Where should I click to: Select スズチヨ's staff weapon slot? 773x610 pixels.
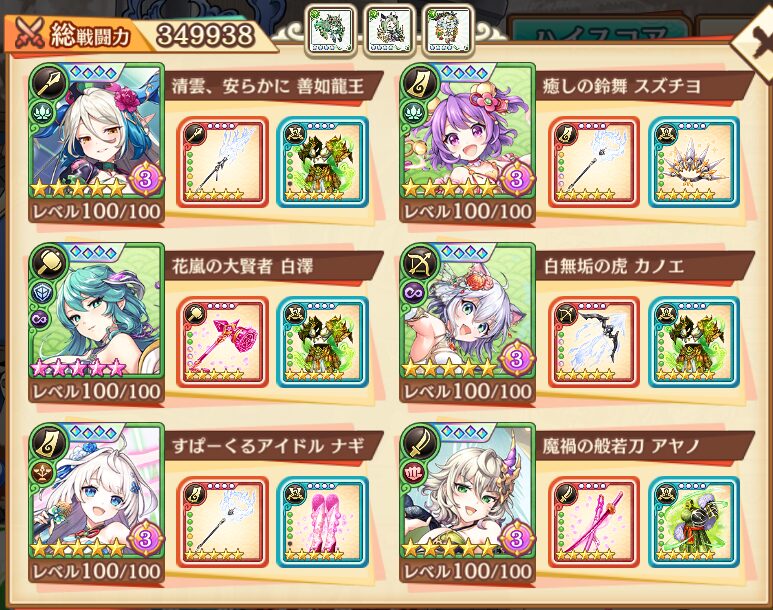[593, 162]
